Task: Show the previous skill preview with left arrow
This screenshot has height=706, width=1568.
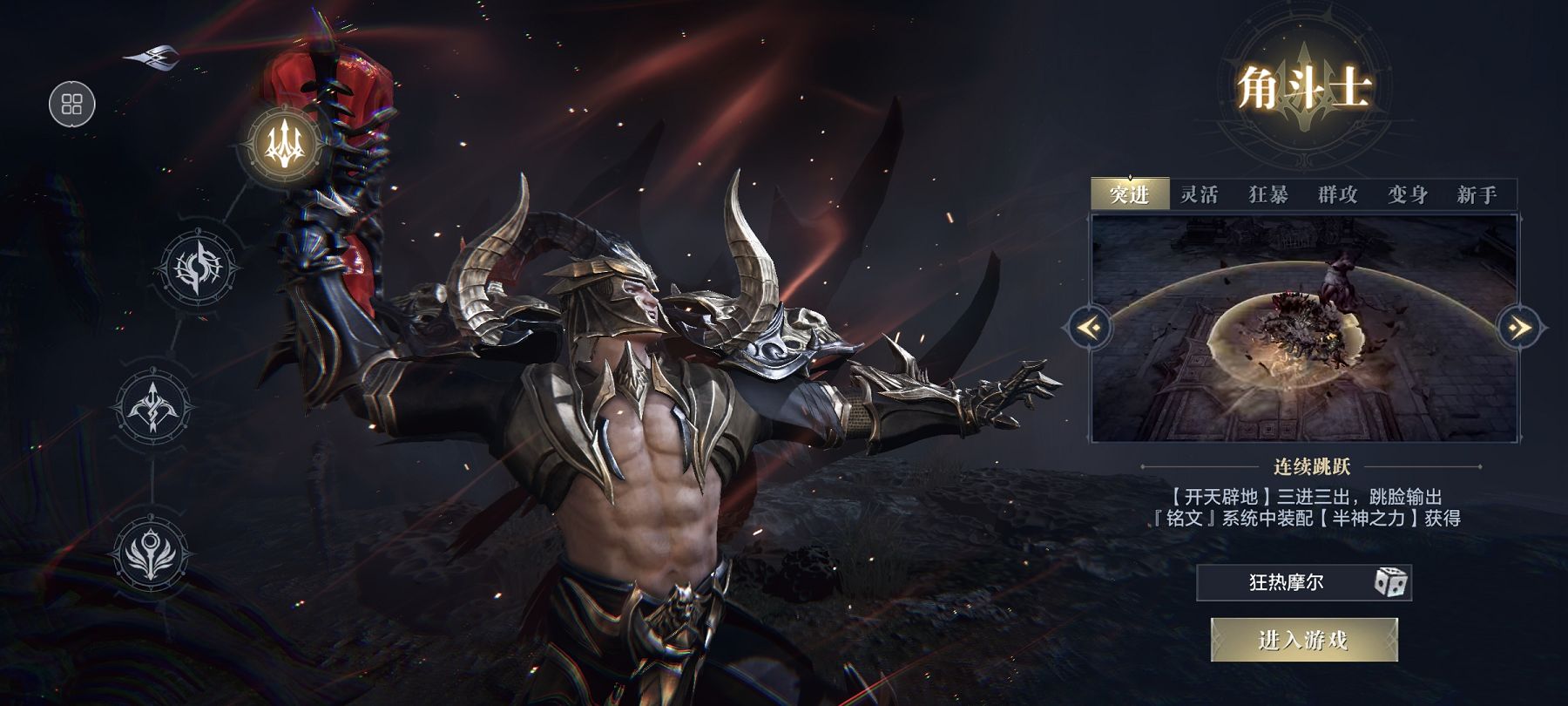Action: (x=1088, y=328)
